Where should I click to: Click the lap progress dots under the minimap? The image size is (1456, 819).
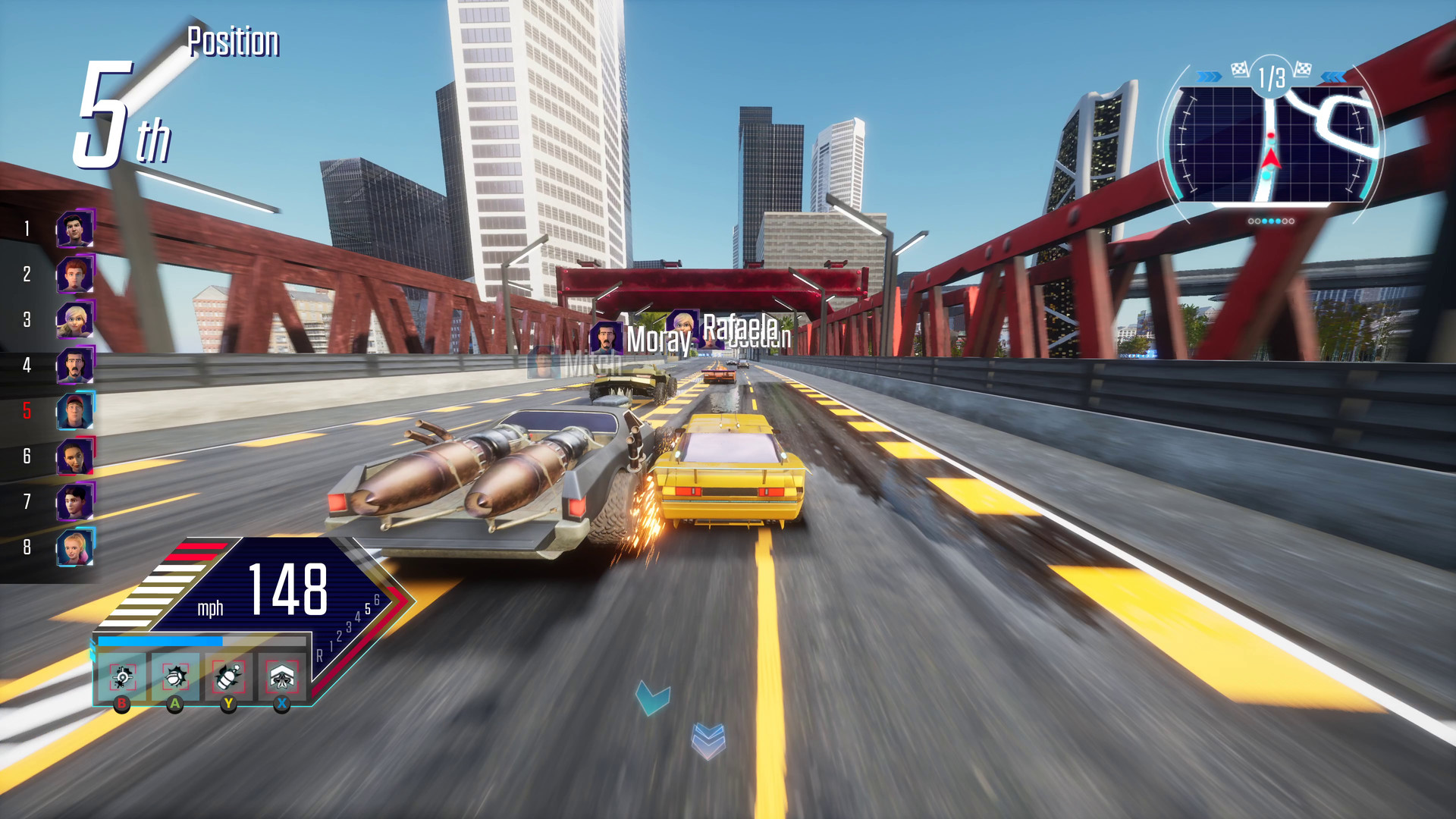click(1270, 222)
